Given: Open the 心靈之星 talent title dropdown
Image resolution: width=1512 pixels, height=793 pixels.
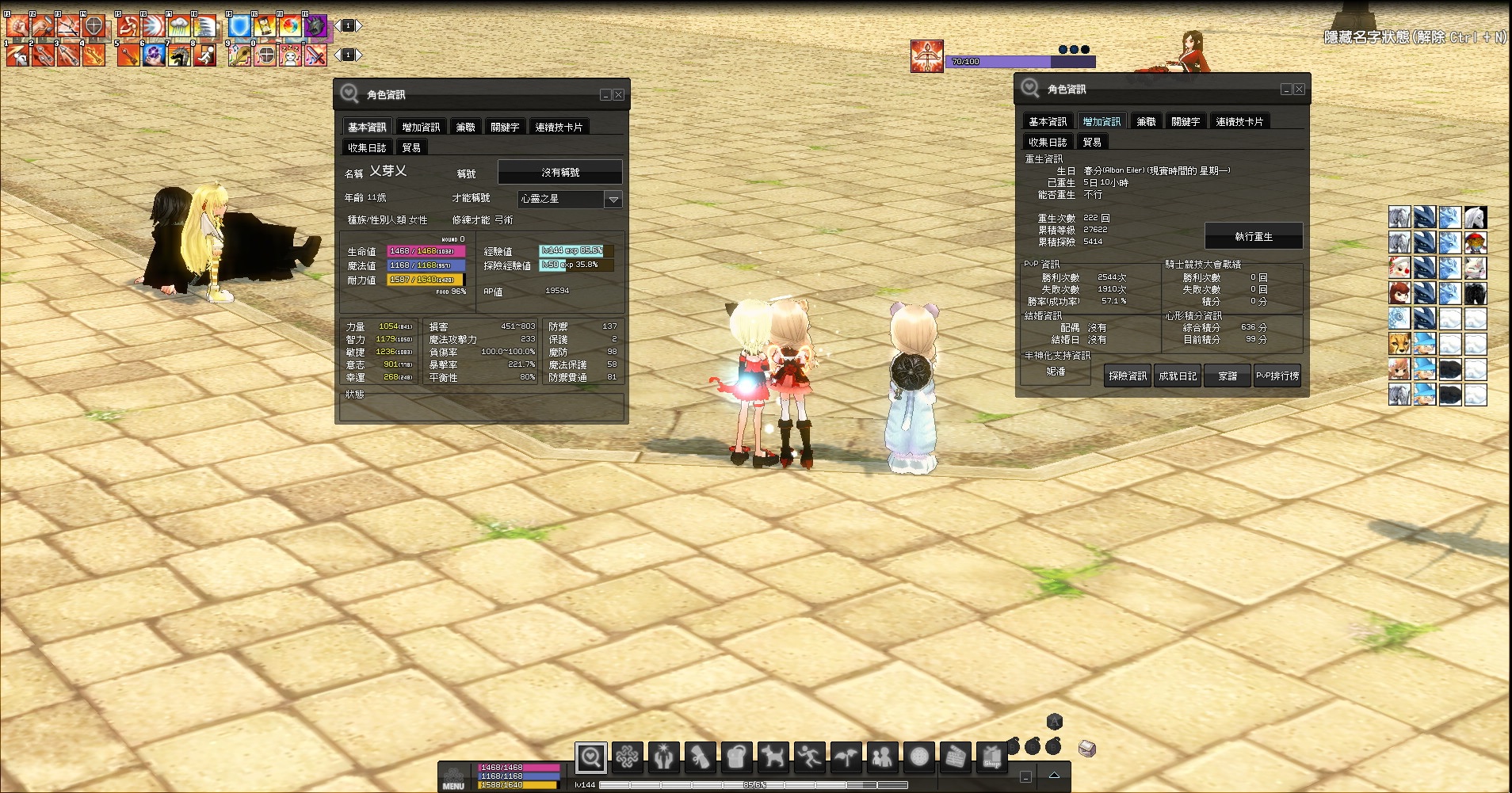Looking at the screenshot, I should (x=613, y=200).
